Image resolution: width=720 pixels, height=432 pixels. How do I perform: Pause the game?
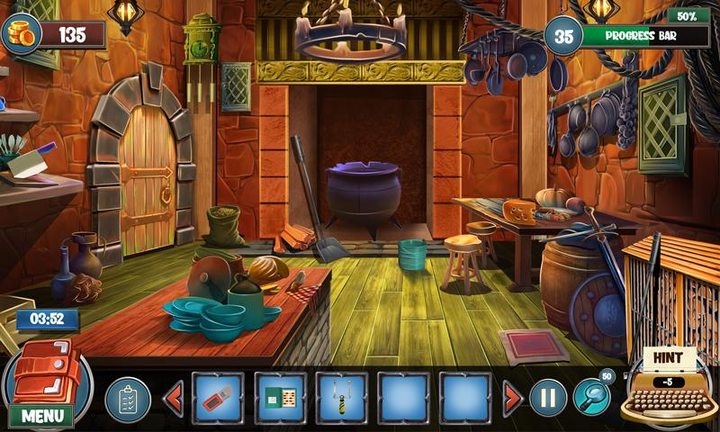coord(548,399)
